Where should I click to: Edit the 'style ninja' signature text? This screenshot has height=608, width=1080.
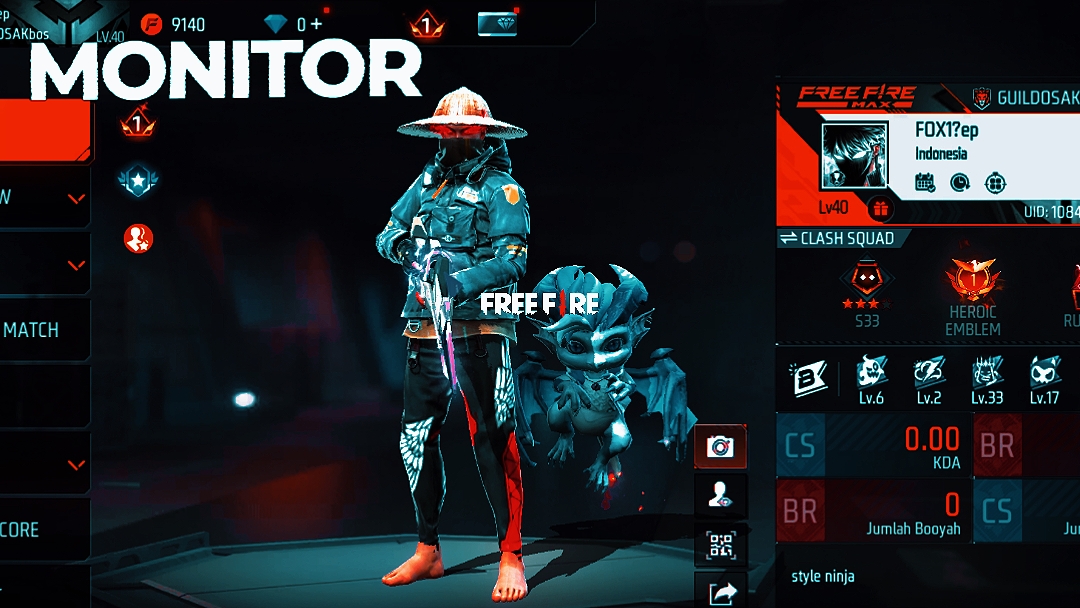pos(823,576)
